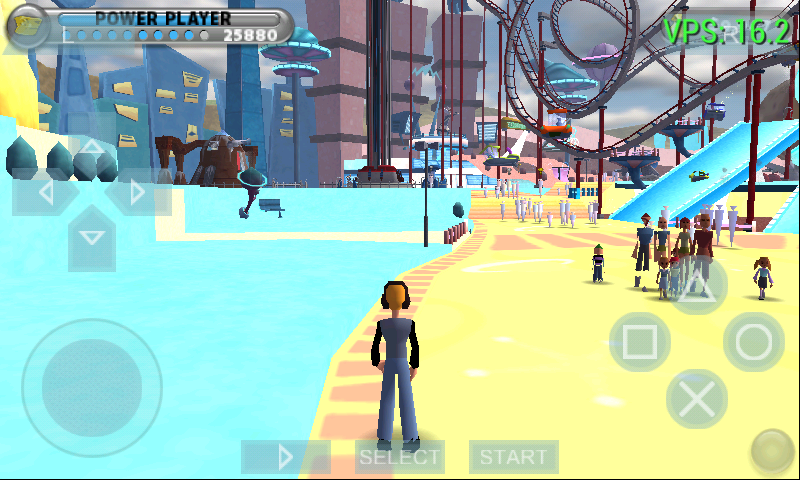Tap the D-pad right arrow
800x480 pixels.
coord(138,191)
